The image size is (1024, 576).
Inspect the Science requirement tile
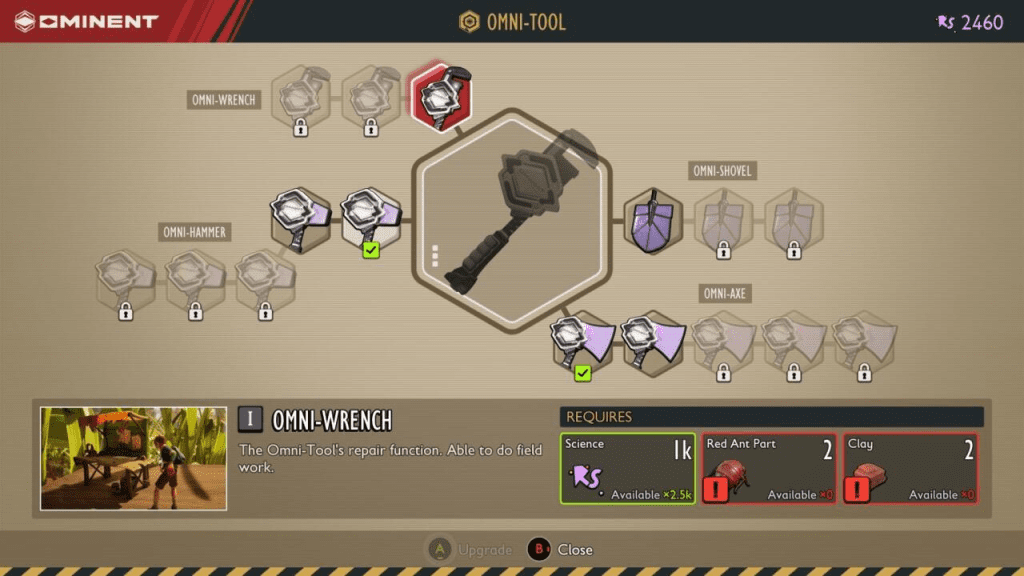coord(627,468)
